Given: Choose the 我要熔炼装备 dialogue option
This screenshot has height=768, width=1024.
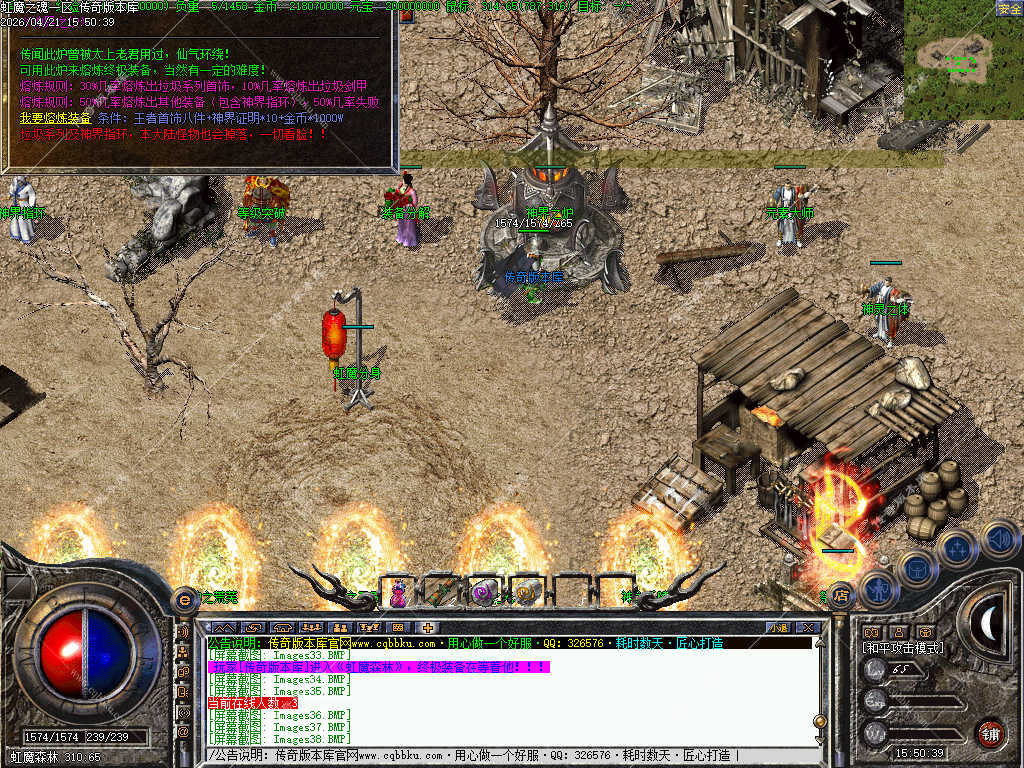Looking at the screenshot, I should point(54,117).
